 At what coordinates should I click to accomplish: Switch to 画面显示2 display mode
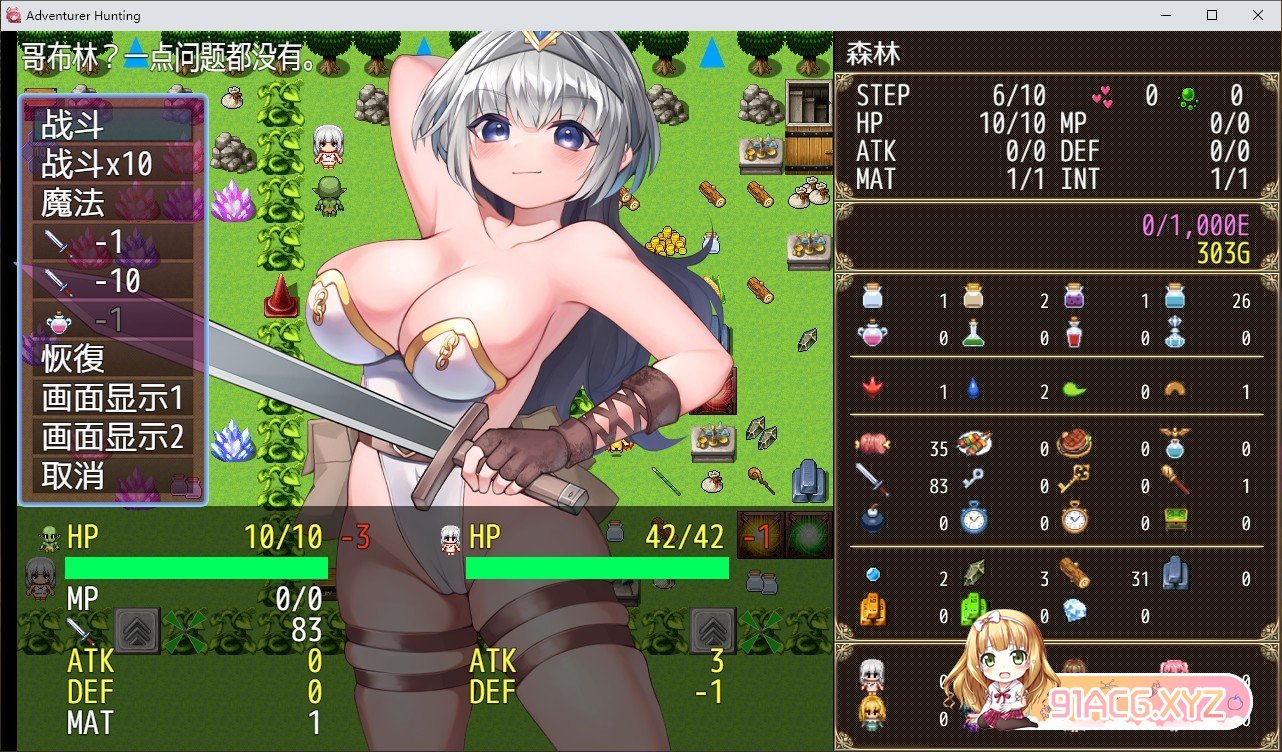112,436
